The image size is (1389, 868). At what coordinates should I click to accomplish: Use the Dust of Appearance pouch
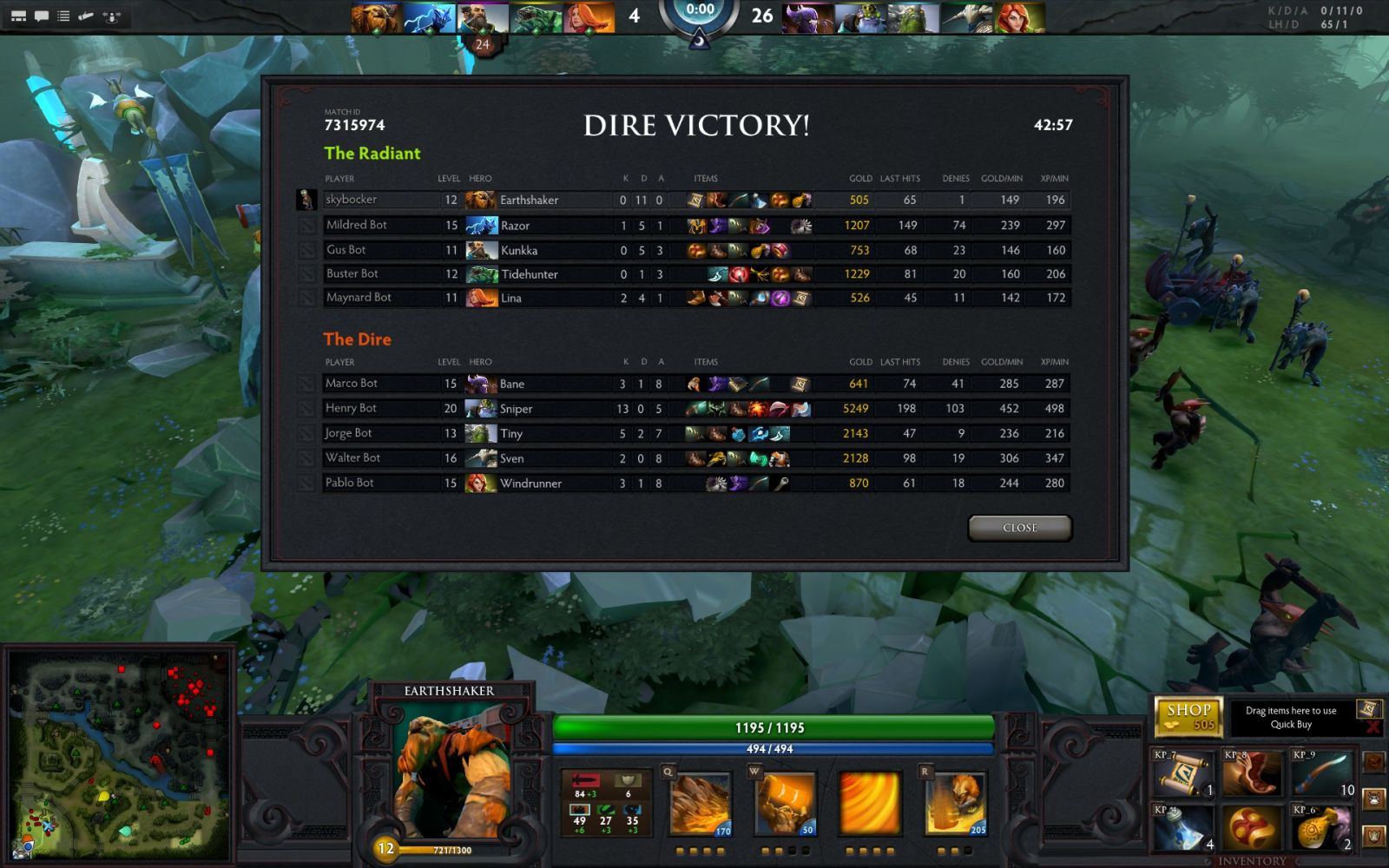1321,827
